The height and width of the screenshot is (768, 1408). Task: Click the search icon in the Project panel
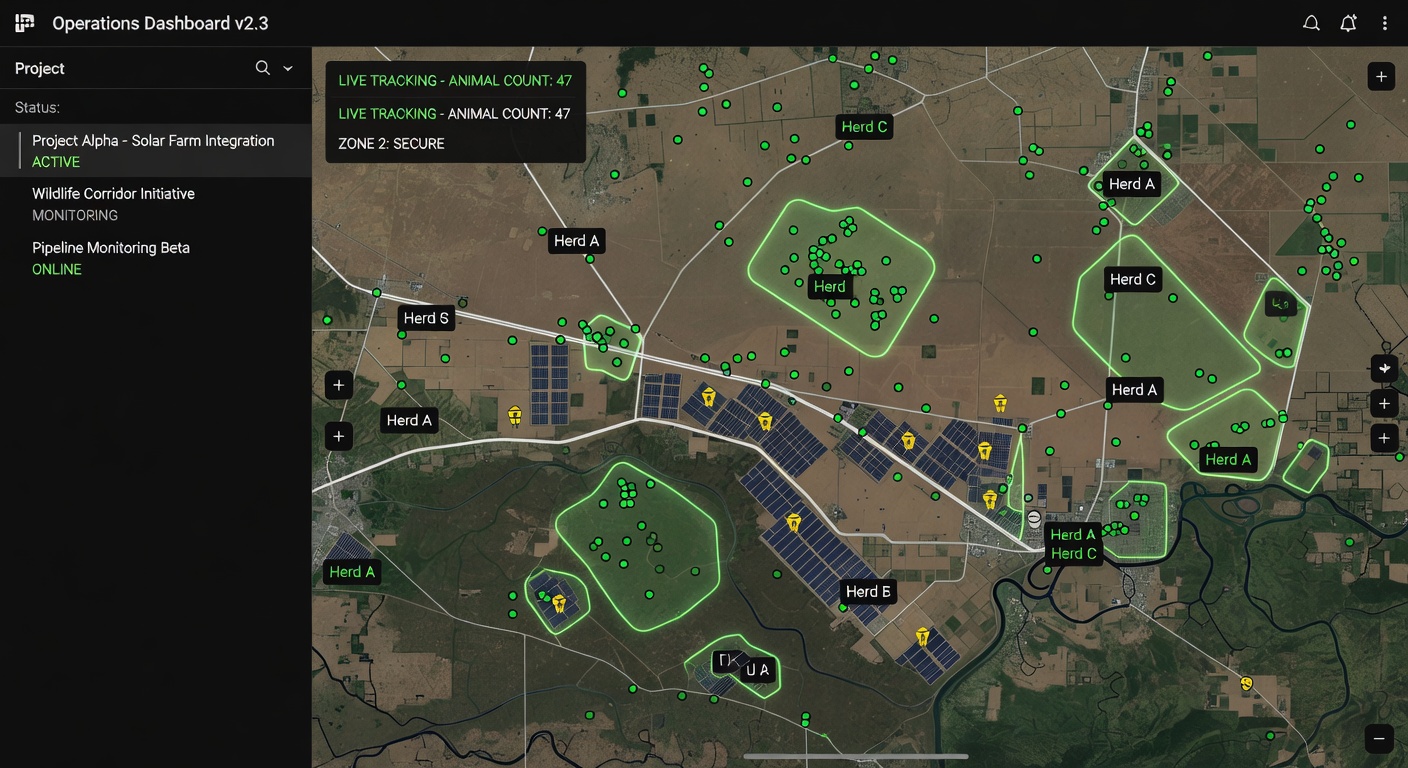[261, 68]
